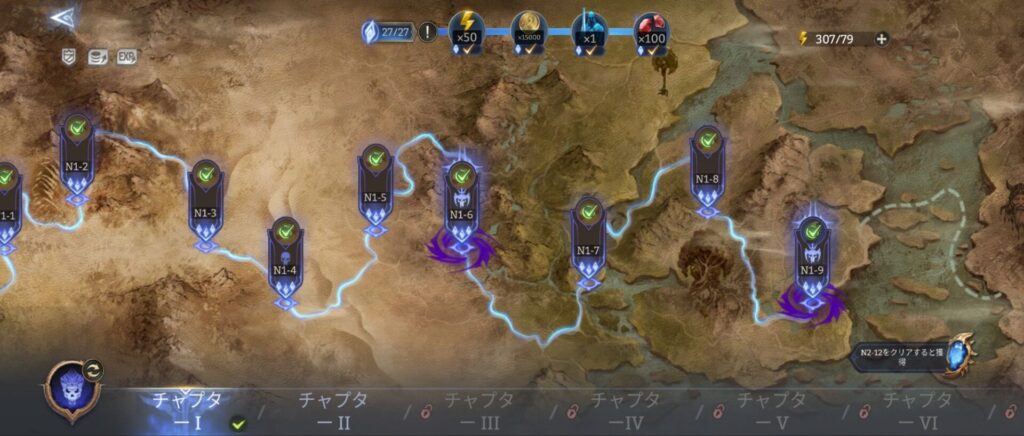Select stage N1-2

(78, 158)
